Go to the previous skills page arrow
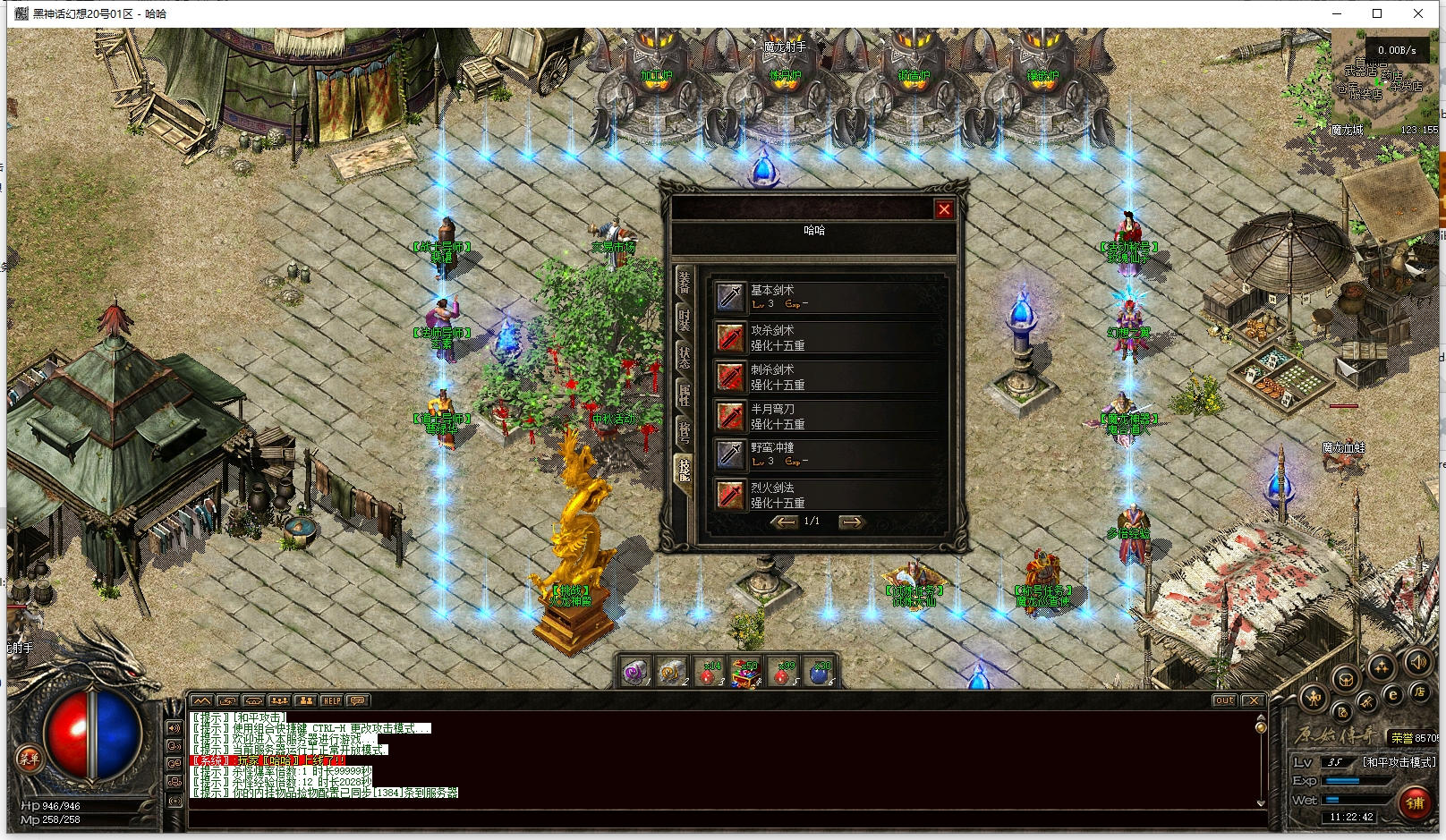 point(785,522)
